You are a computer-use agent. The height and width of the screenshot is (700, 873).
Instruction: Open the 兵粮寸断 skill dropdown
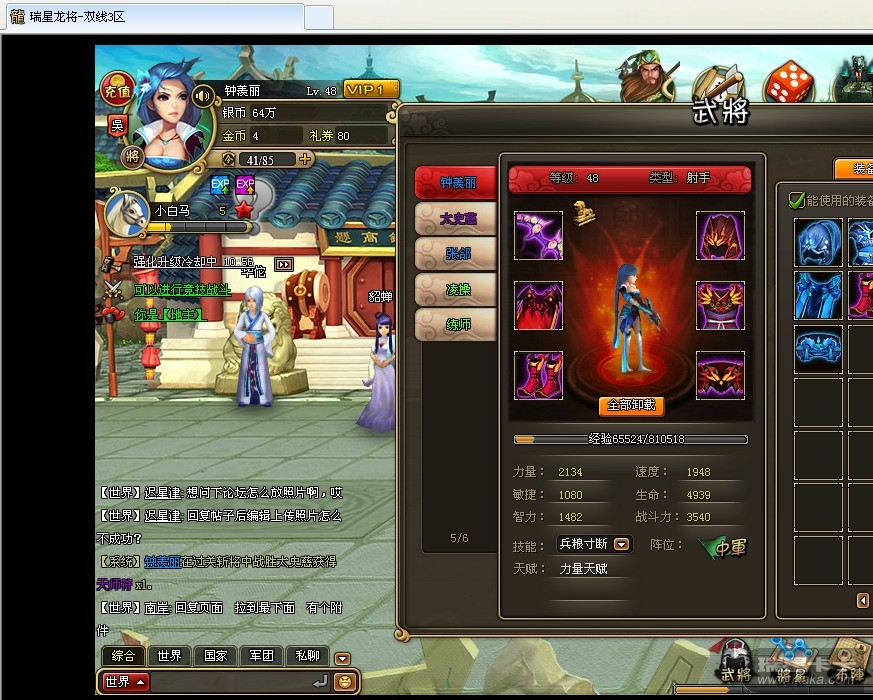point(622,544)
